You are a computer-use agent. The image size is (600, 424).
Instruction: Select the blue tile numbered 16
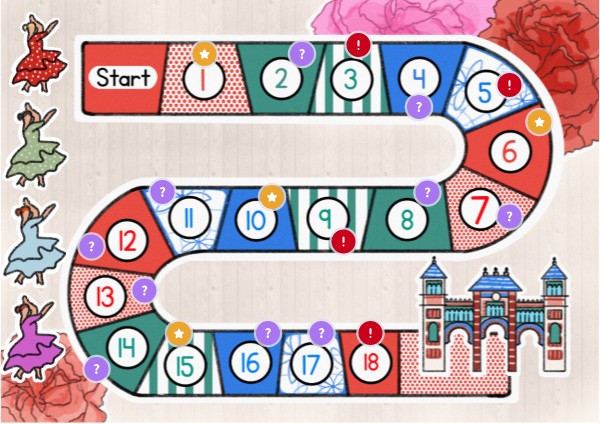tap(250, 362)
